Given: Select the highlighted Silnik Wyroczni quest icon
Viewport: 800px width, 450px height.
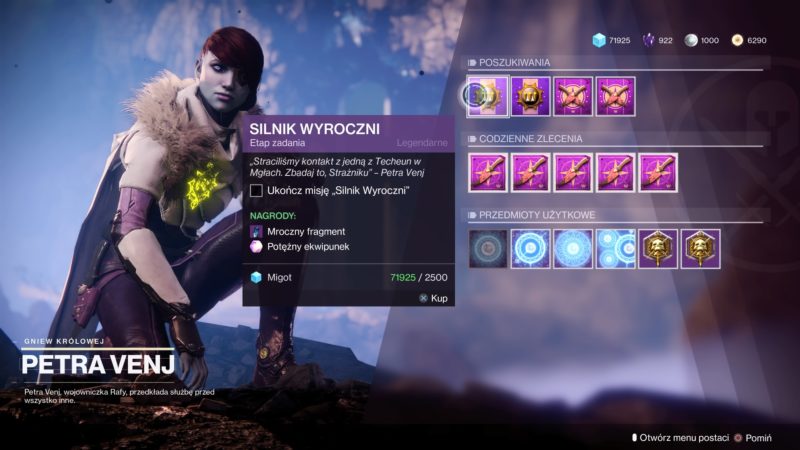Looking at the screenshot, I should (x=487, y=96).
